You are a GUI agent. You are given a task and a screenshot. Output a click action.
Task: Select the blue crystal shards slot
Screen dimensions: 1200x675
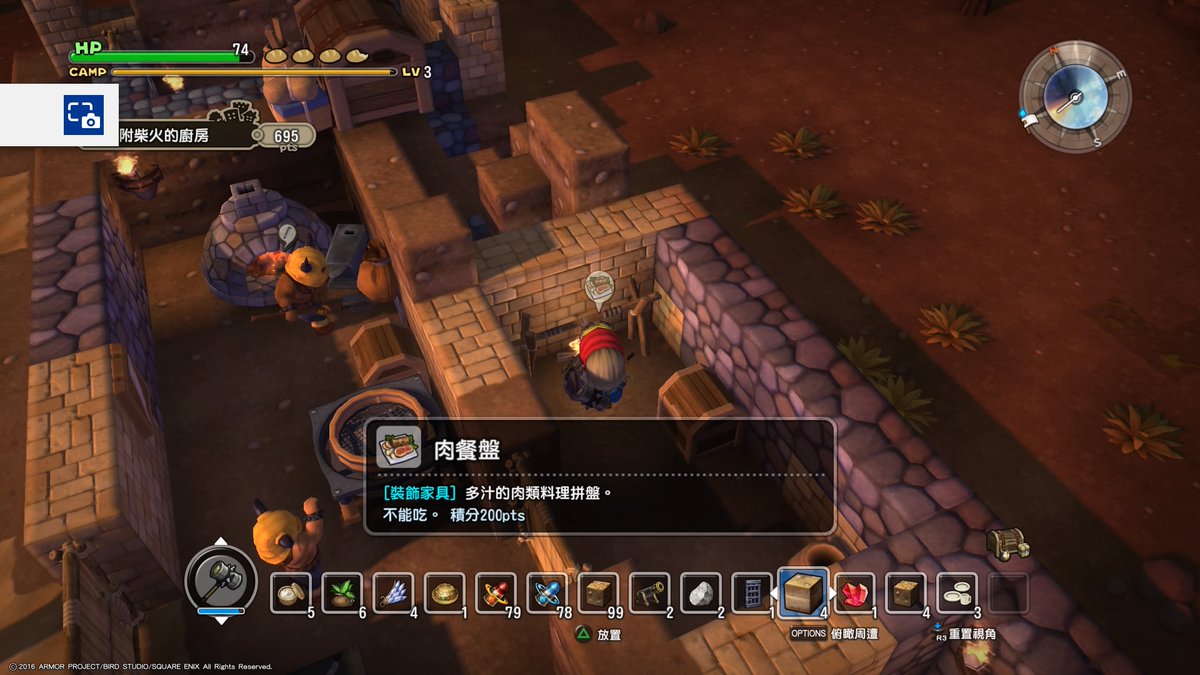coord(393,592)
